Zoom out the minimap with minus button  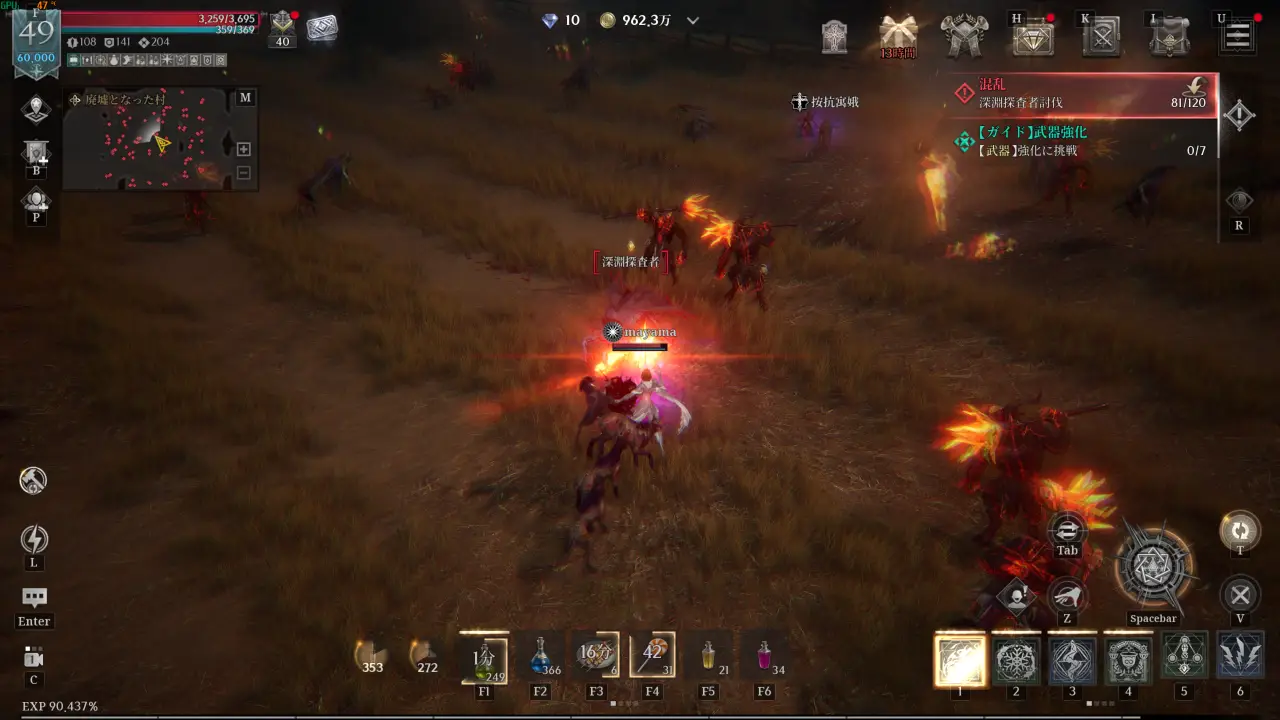(x=243, y=172)
